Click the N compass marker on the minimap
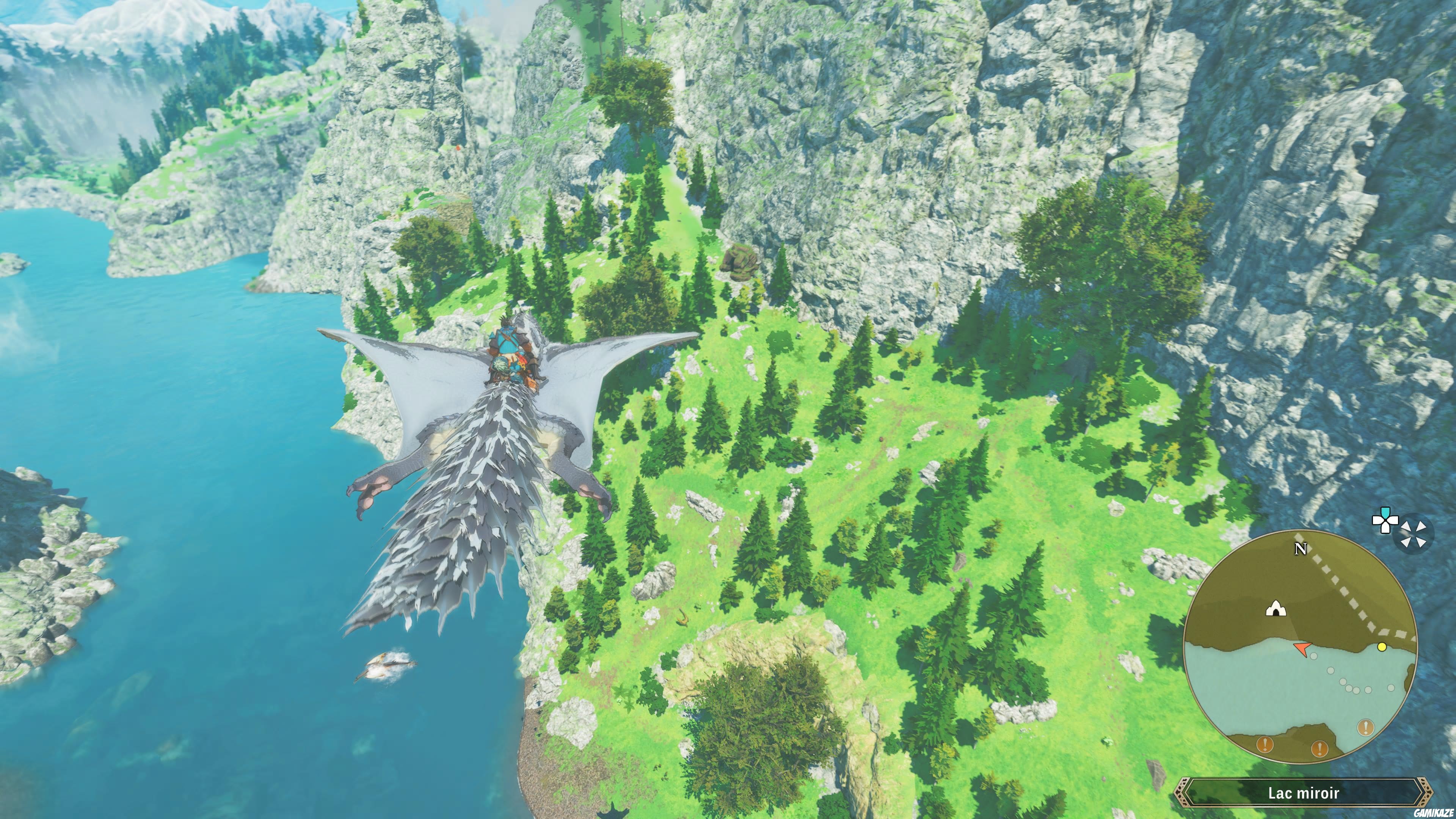The image size is (1456, 819). point(1301,549)
